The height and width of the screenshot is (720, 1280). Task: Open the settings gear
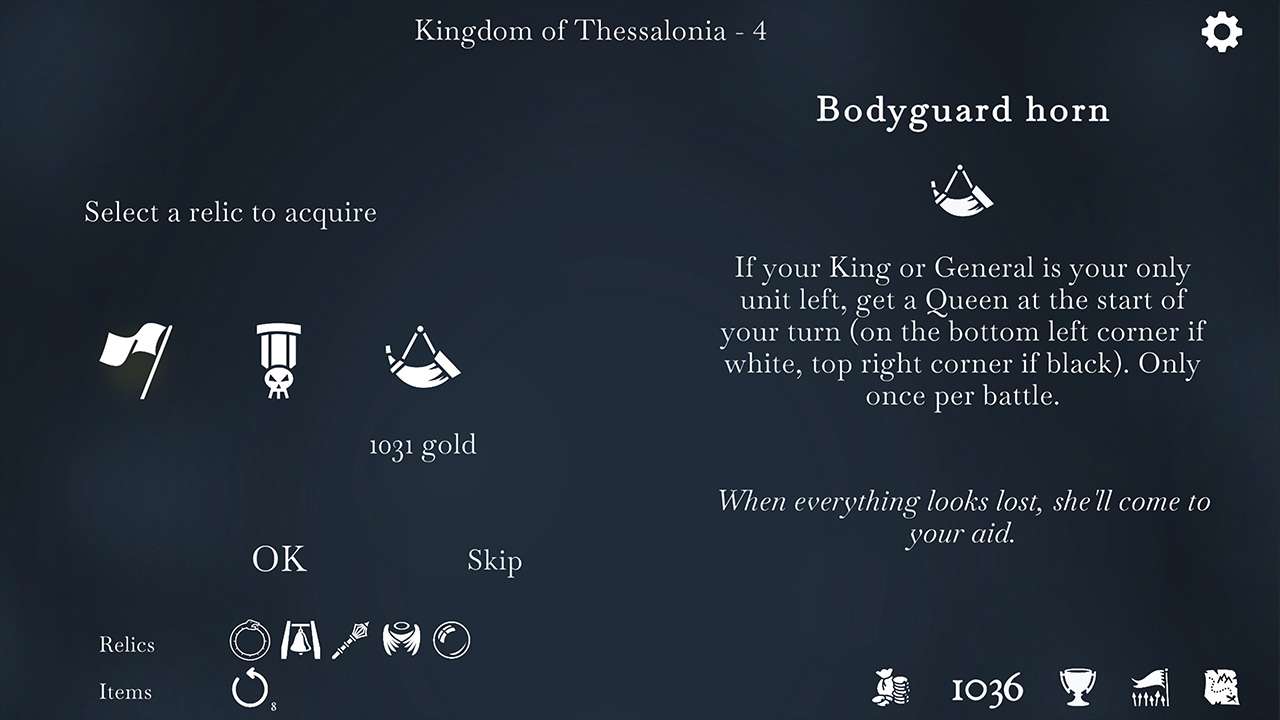point(1221,32)
